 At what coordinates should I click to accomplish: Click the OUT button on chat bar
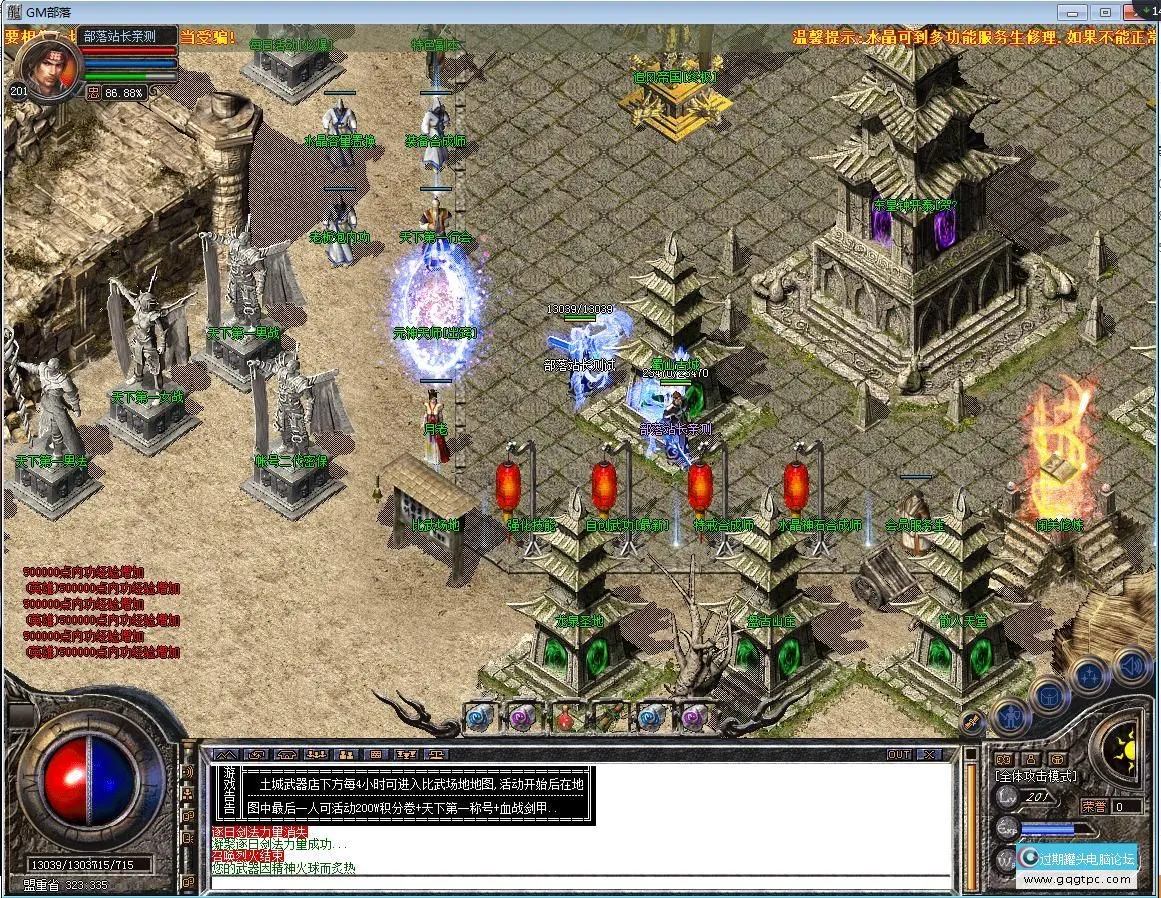(898, 755)
